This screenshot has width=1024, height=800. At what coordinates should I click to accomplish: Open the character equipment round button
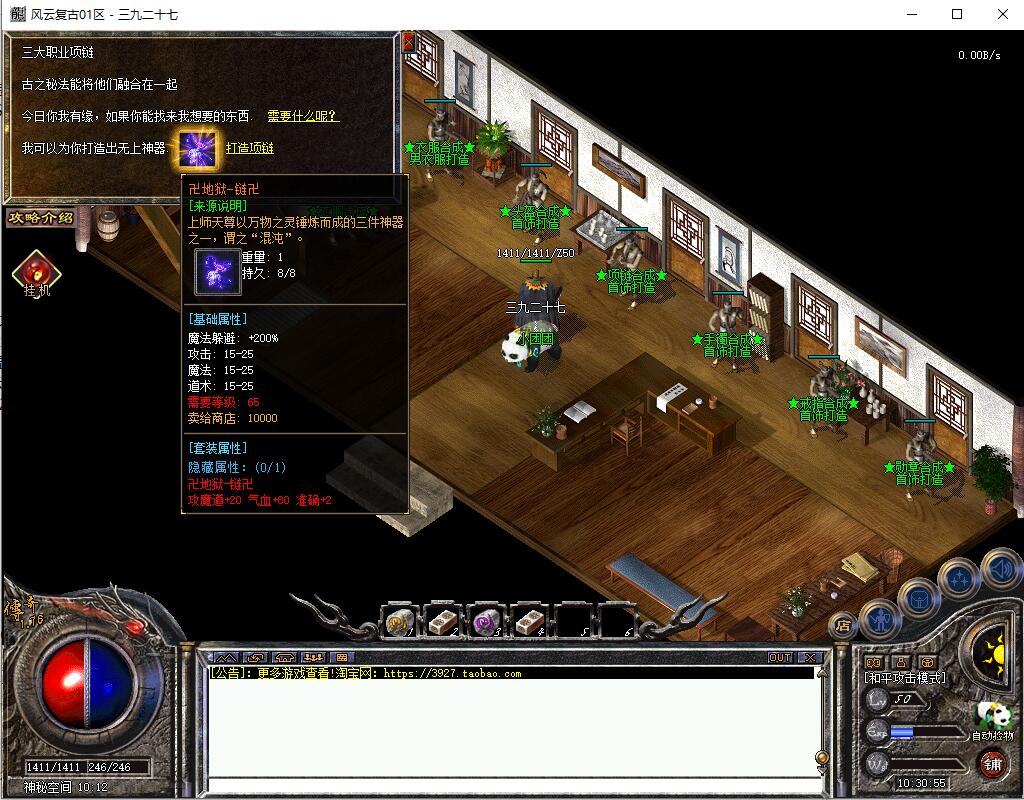880,620
